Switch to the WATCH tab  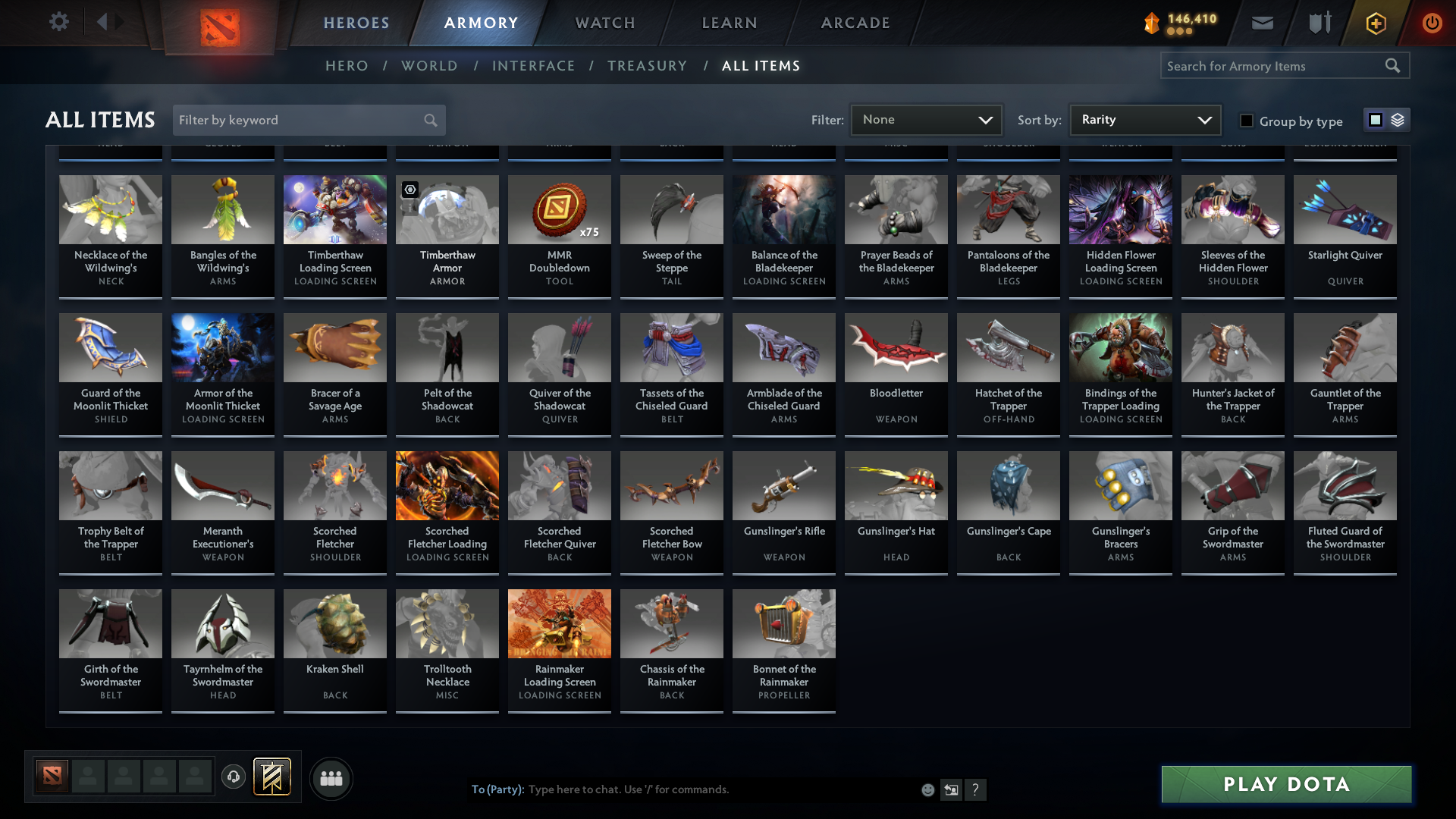pos(604,23)
